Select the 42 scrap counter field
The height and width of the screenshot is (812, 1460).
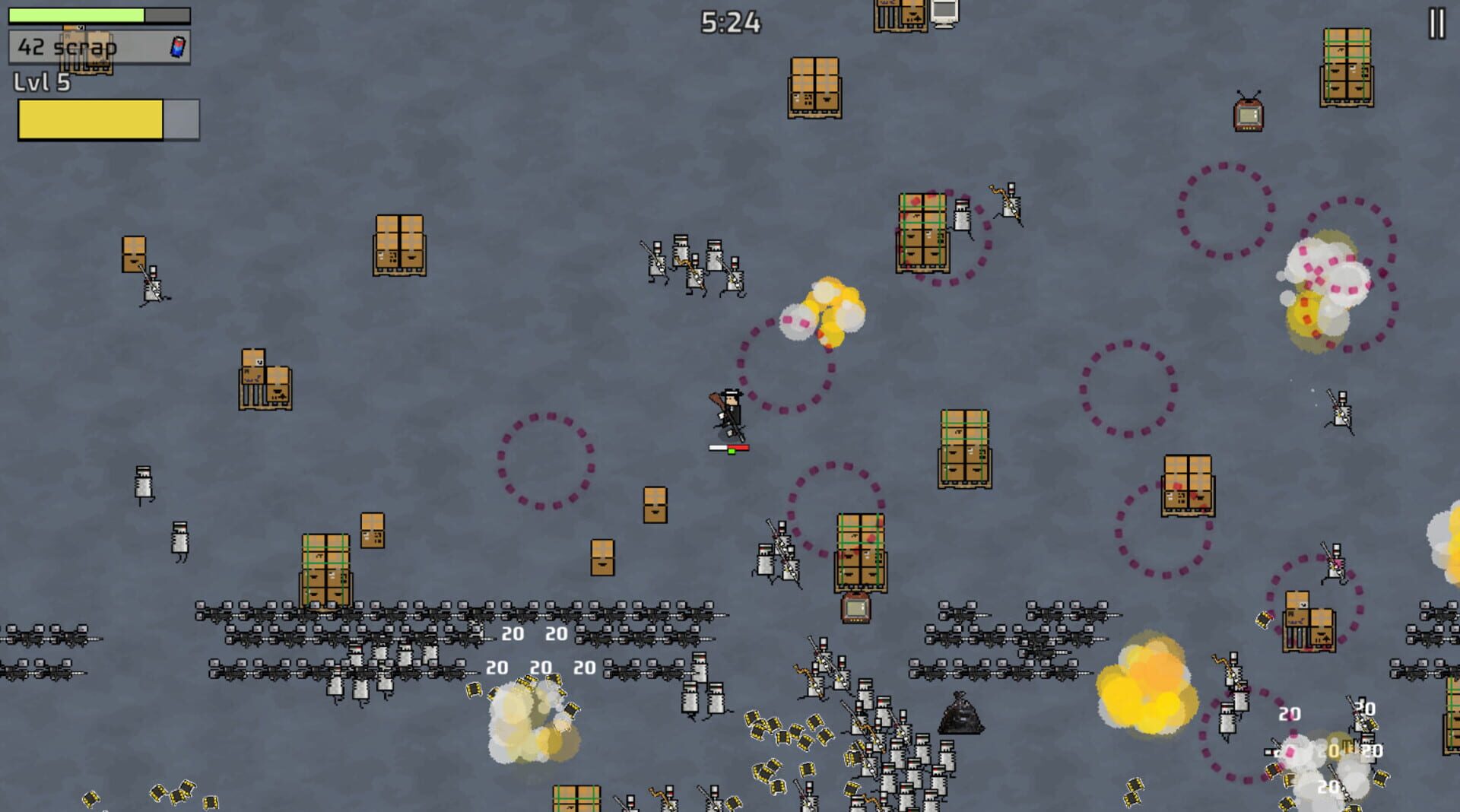[68, 46]
